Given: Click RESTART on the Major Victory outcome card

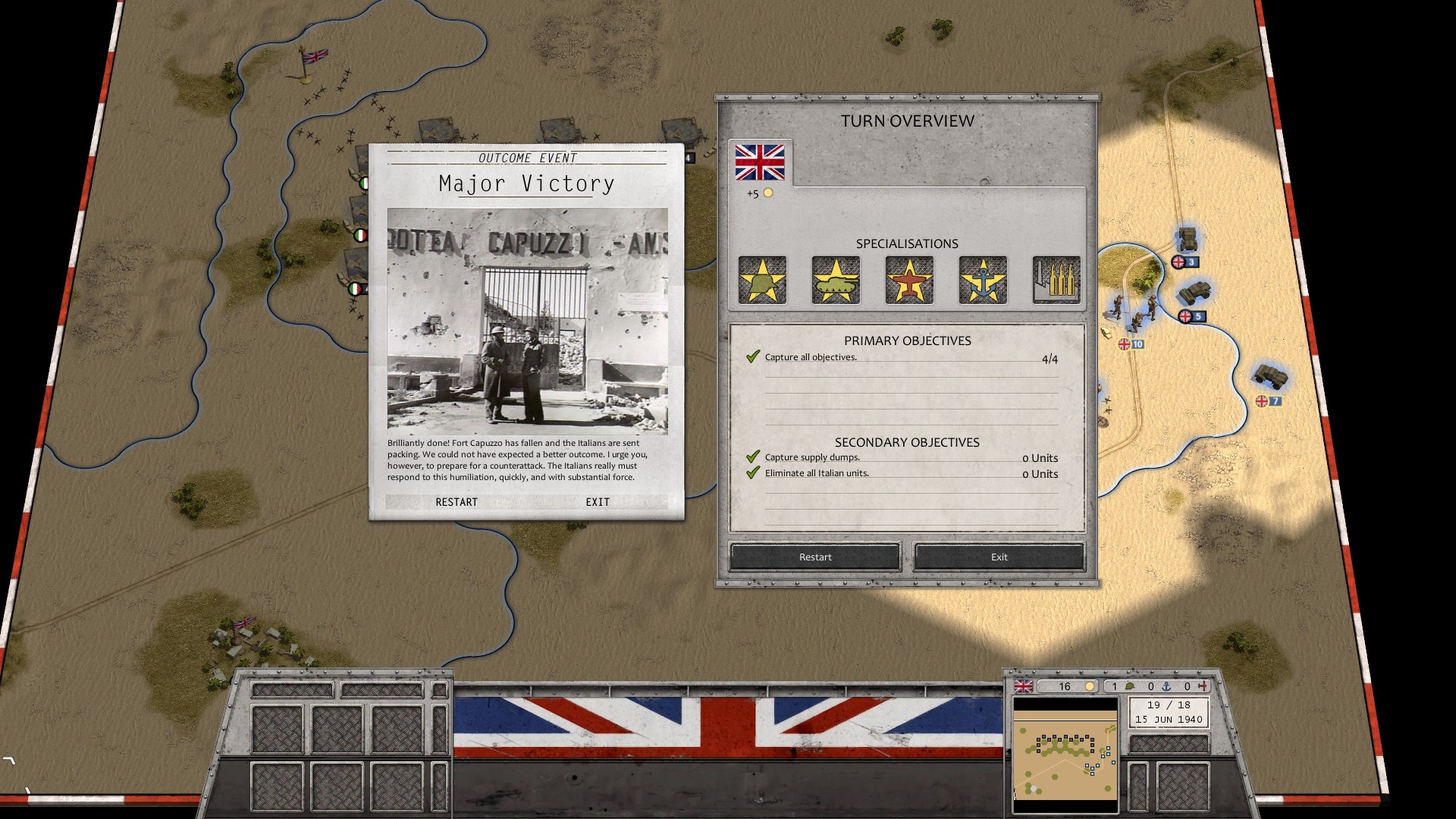Looking at the screenshot, I should (457, 502).
